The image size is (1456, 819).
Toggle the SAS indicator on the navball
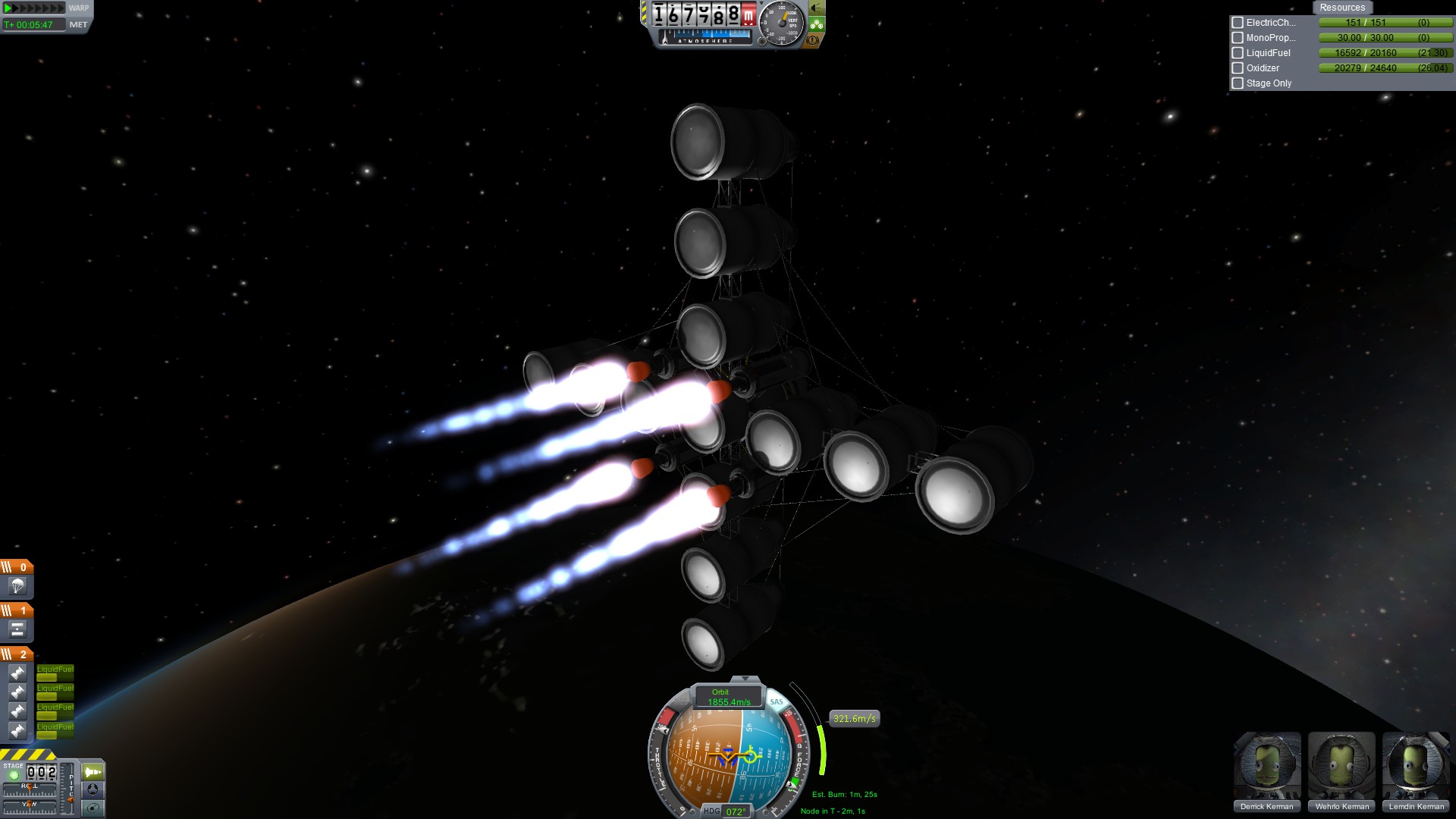[776, 701]
